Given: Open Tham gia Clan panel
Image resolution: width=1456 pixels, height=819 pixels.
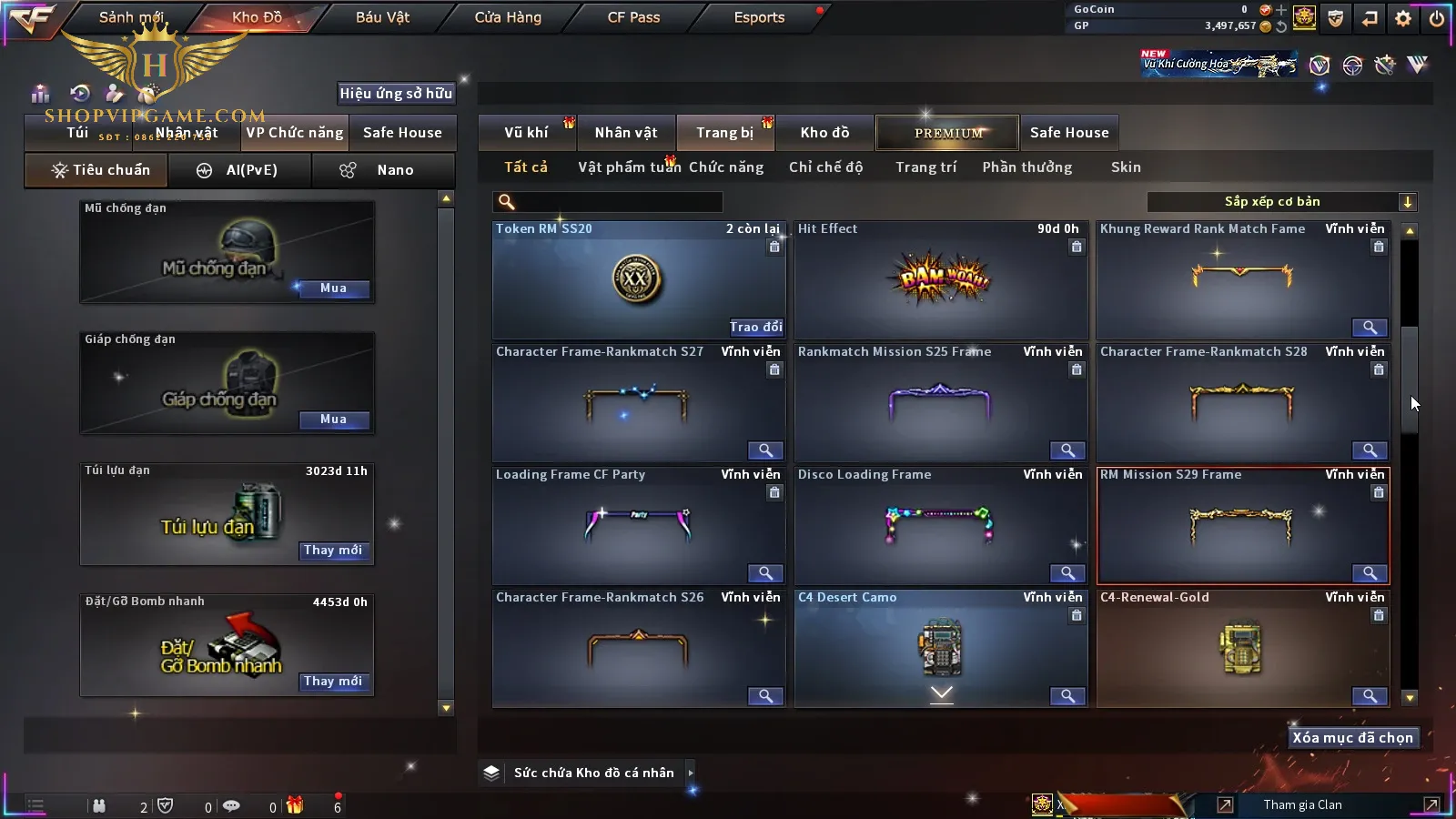Looking at the screenshot, I should tap(1302, 804).
